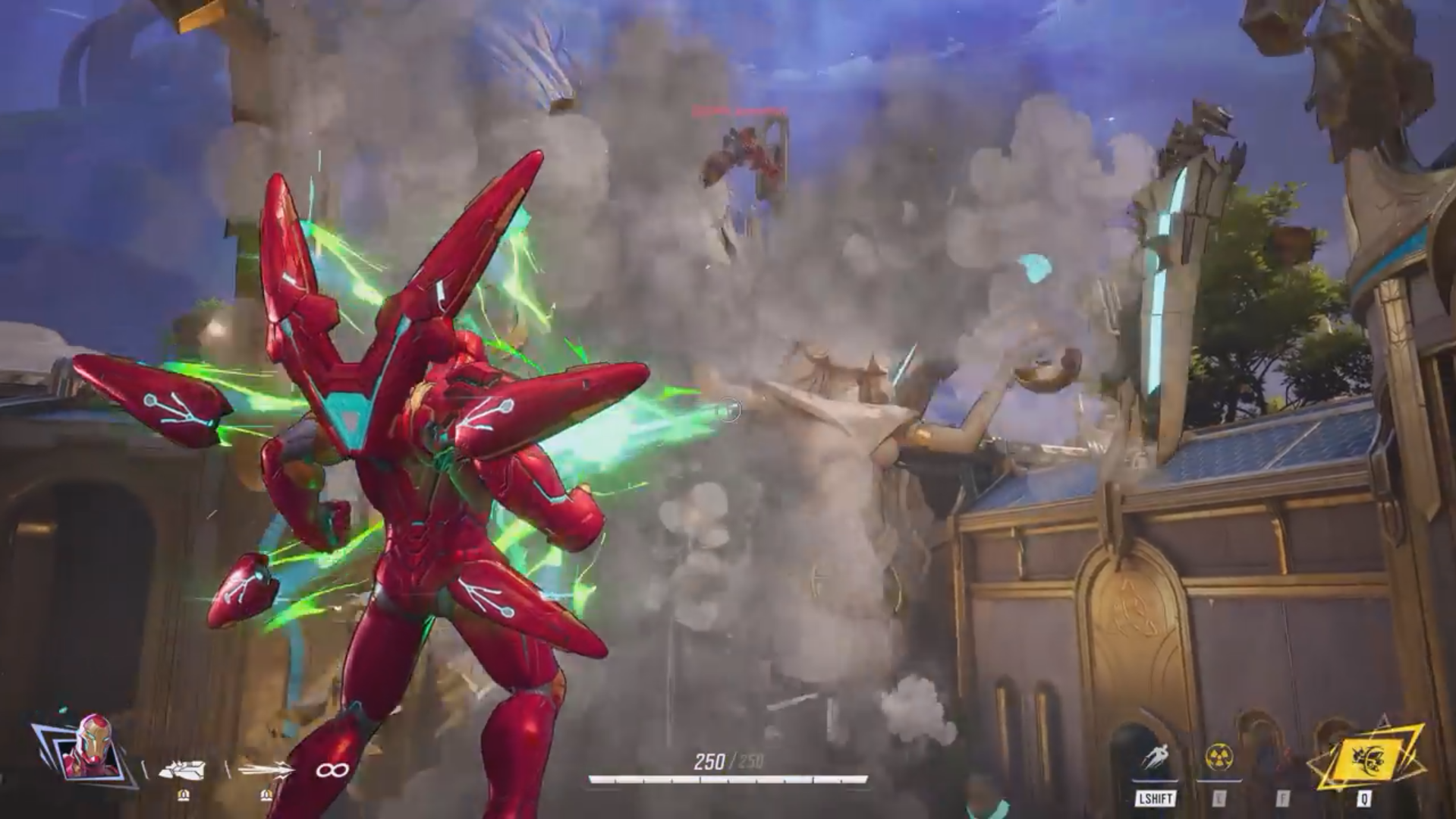
Task: Select the infinity ammo counter symbol
Action: point(332,768)
